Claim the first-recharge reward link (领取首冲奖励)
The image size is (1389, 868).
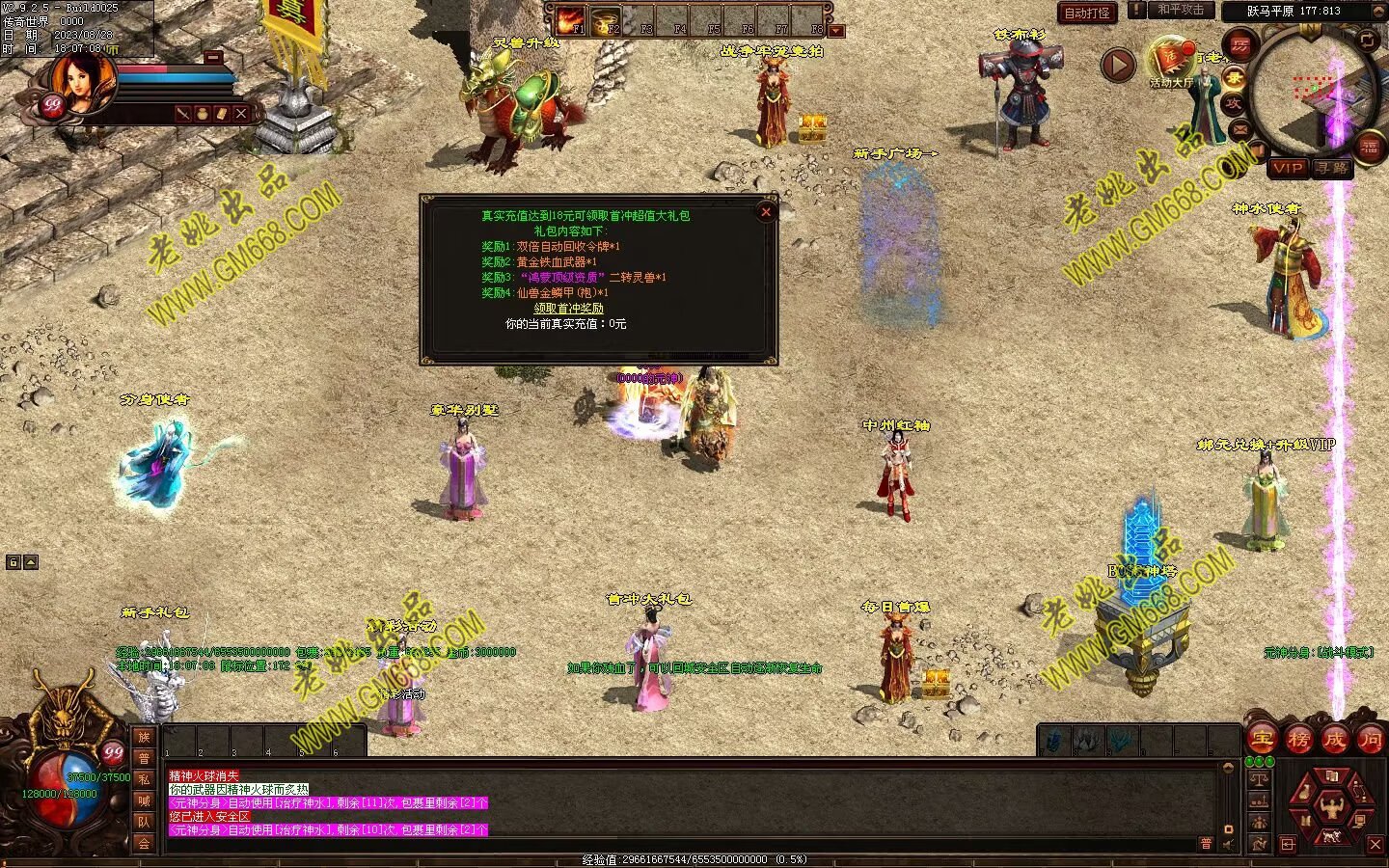pyautogui.click(x=568, y=309)
